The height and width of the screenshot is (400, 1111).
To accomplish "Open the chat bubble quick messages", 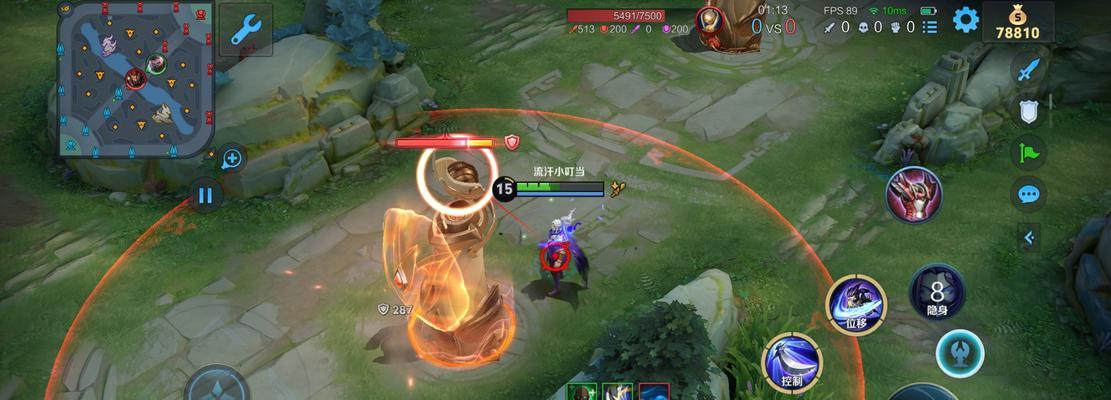I will click(1027, 194).
